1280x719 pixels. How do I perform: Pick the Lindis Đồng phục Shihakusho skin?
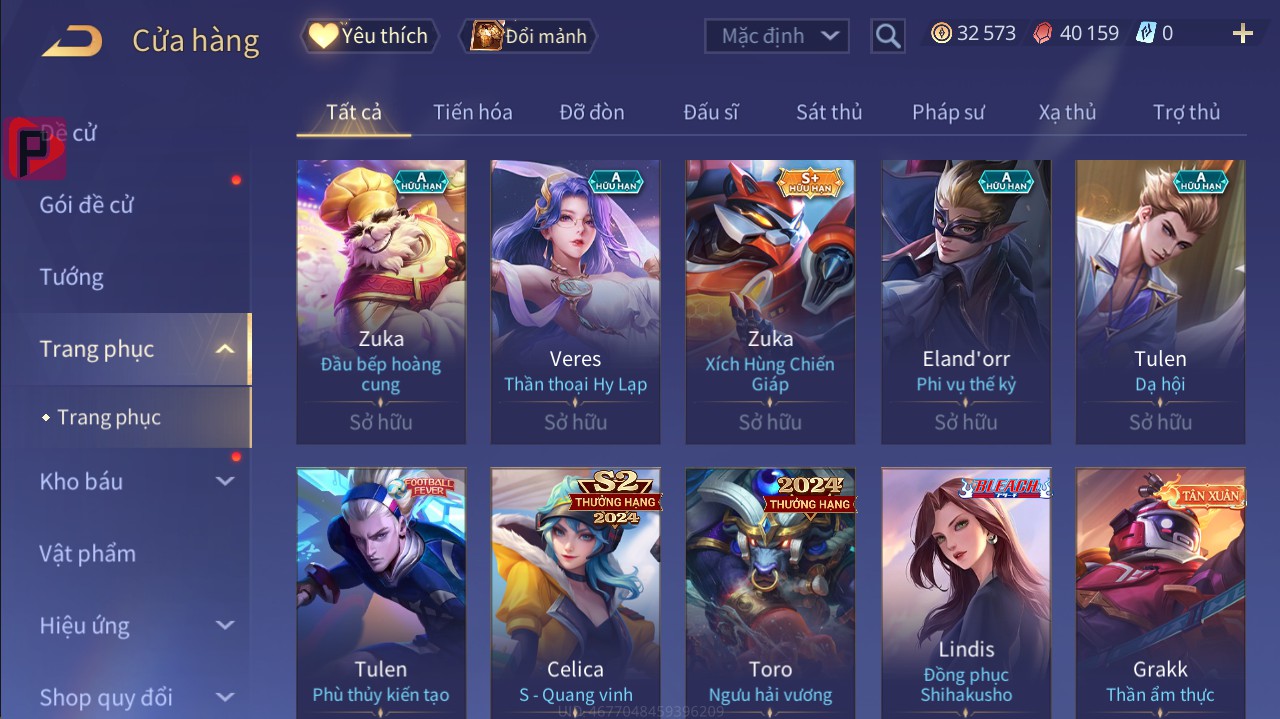click(x=965, y=590)
